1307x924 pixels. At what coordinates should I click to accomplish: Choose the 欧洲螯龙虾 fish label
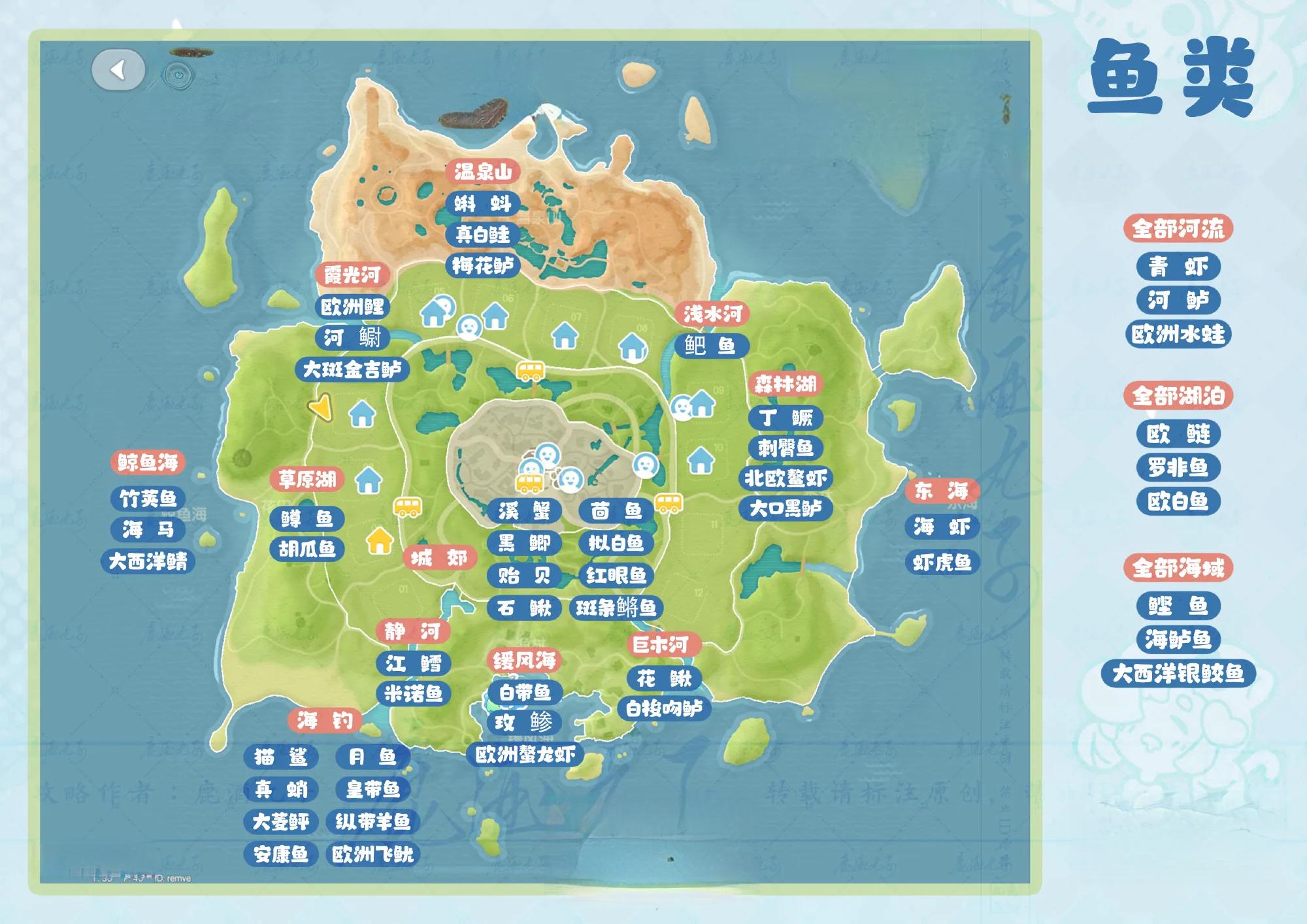point(525,755)
